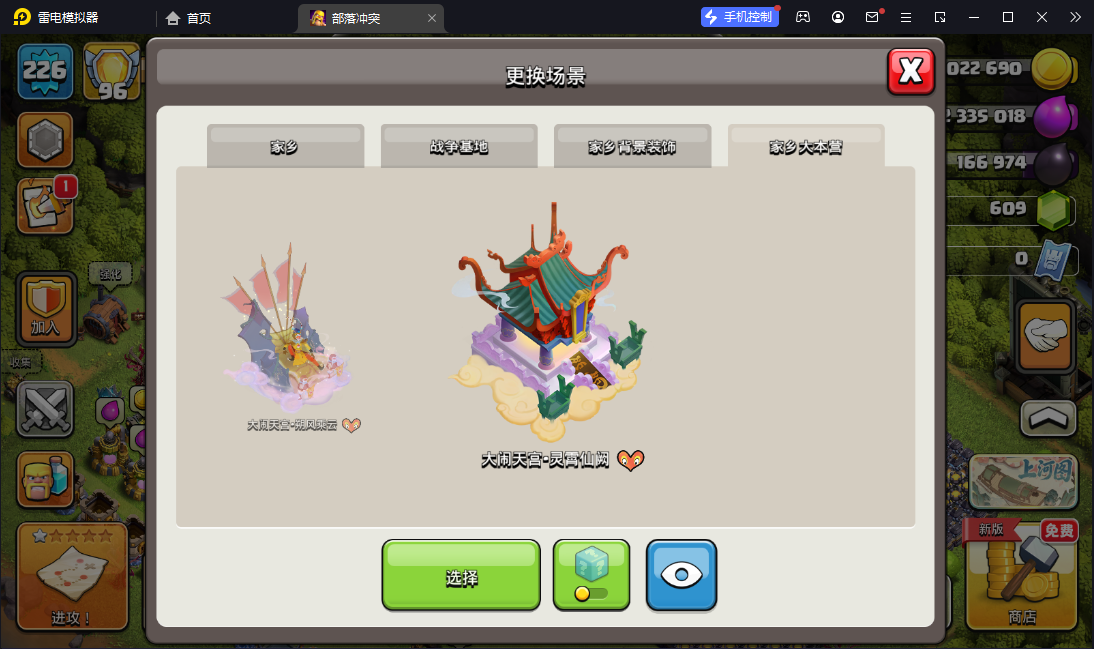Switch to the 首页 emulator tab
This screenshot has height=649, width=1094.
point(189,18)
